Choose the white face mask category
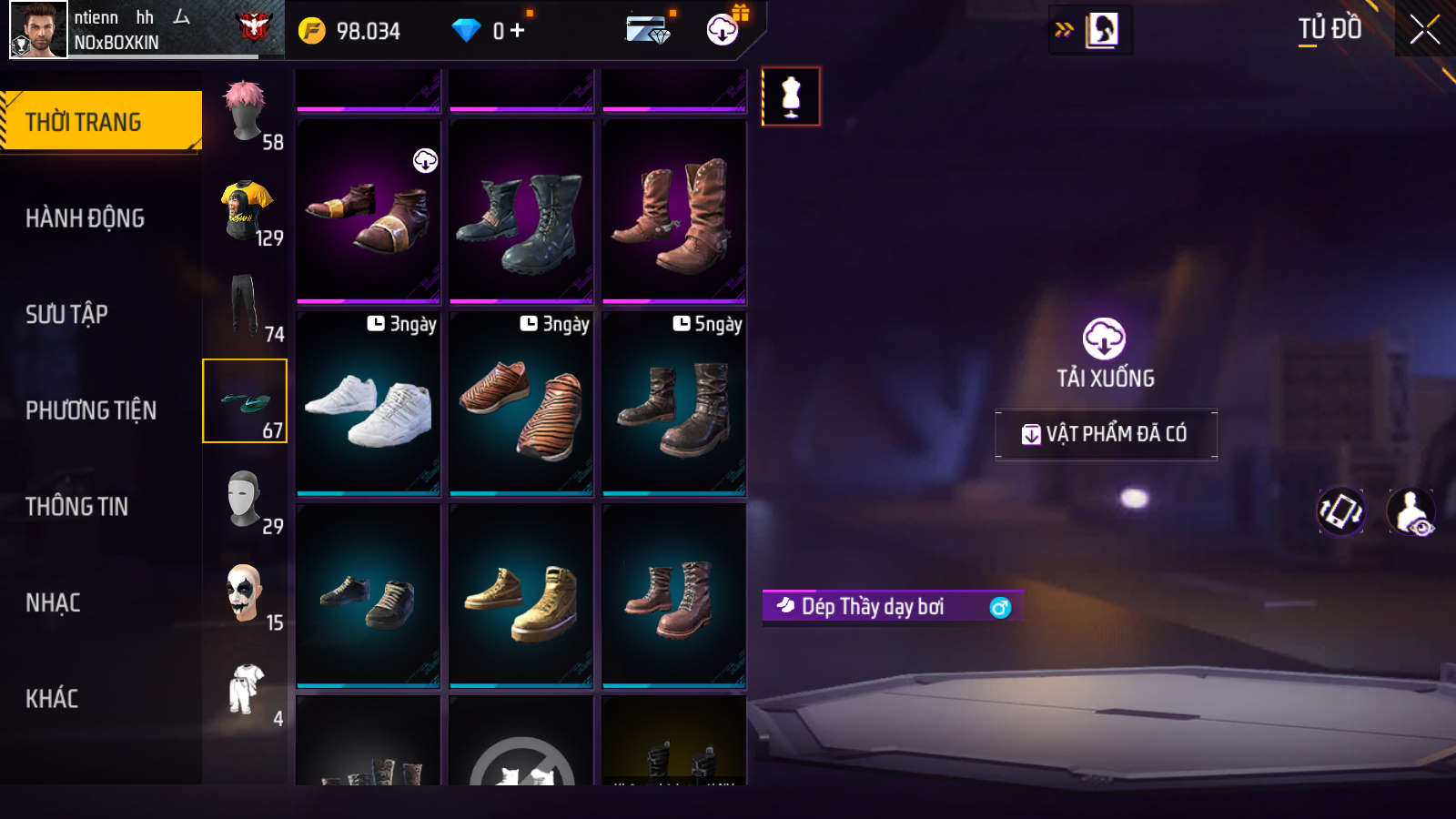This screenshot has width=1456, height=819. (x=246, y=500)
